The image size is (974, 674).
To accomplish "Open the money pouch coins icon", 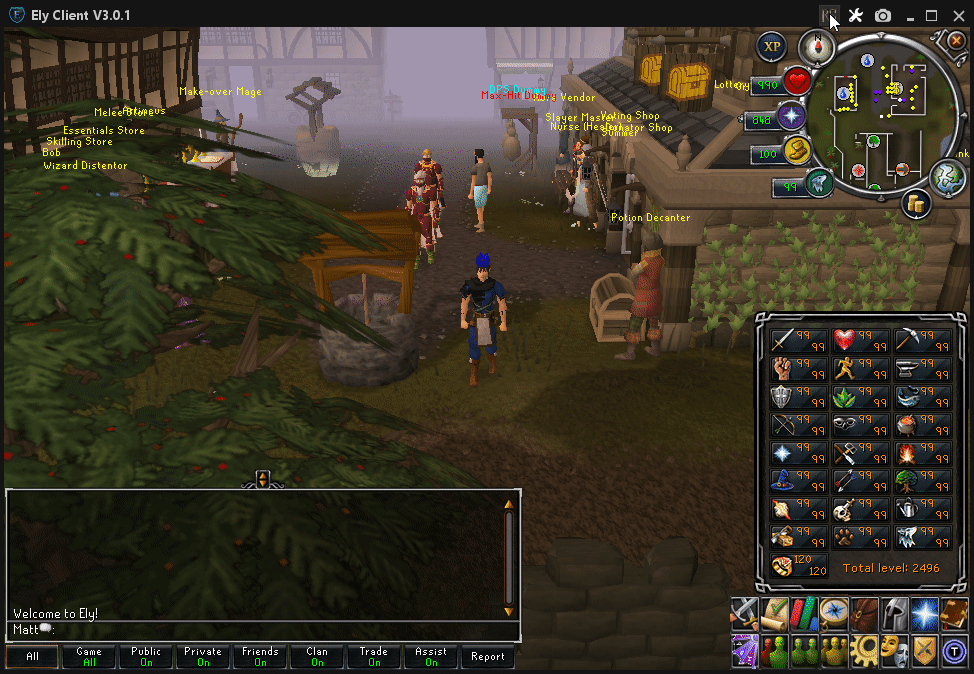I will pyautogui.click(x=917, y=203).
